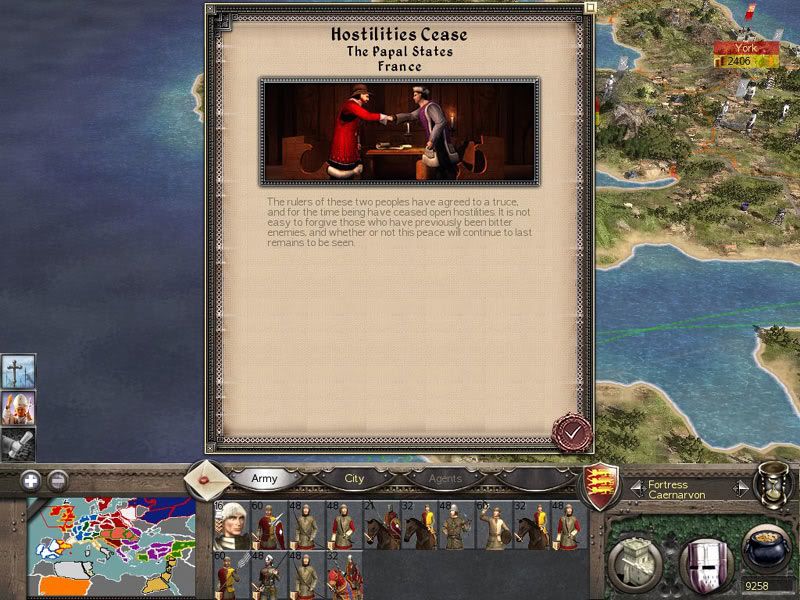Viewport: 800px width, 600px height.
Task: Select the Agents tab
Action: [445, 479]
